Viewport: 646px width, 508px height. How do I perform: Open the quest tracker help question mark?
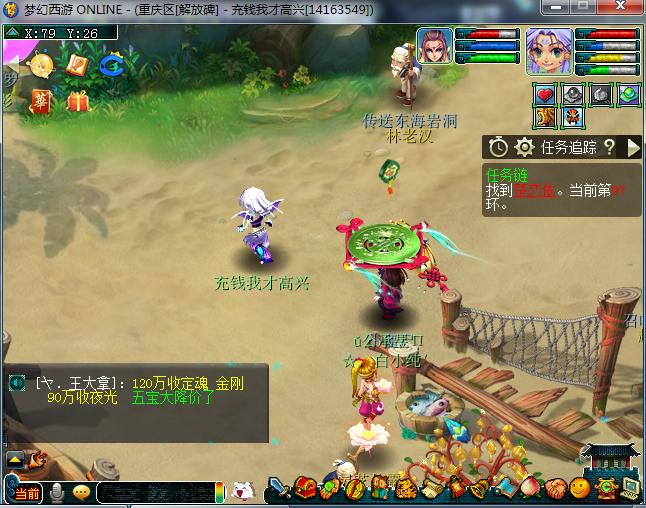click(609, 147)
